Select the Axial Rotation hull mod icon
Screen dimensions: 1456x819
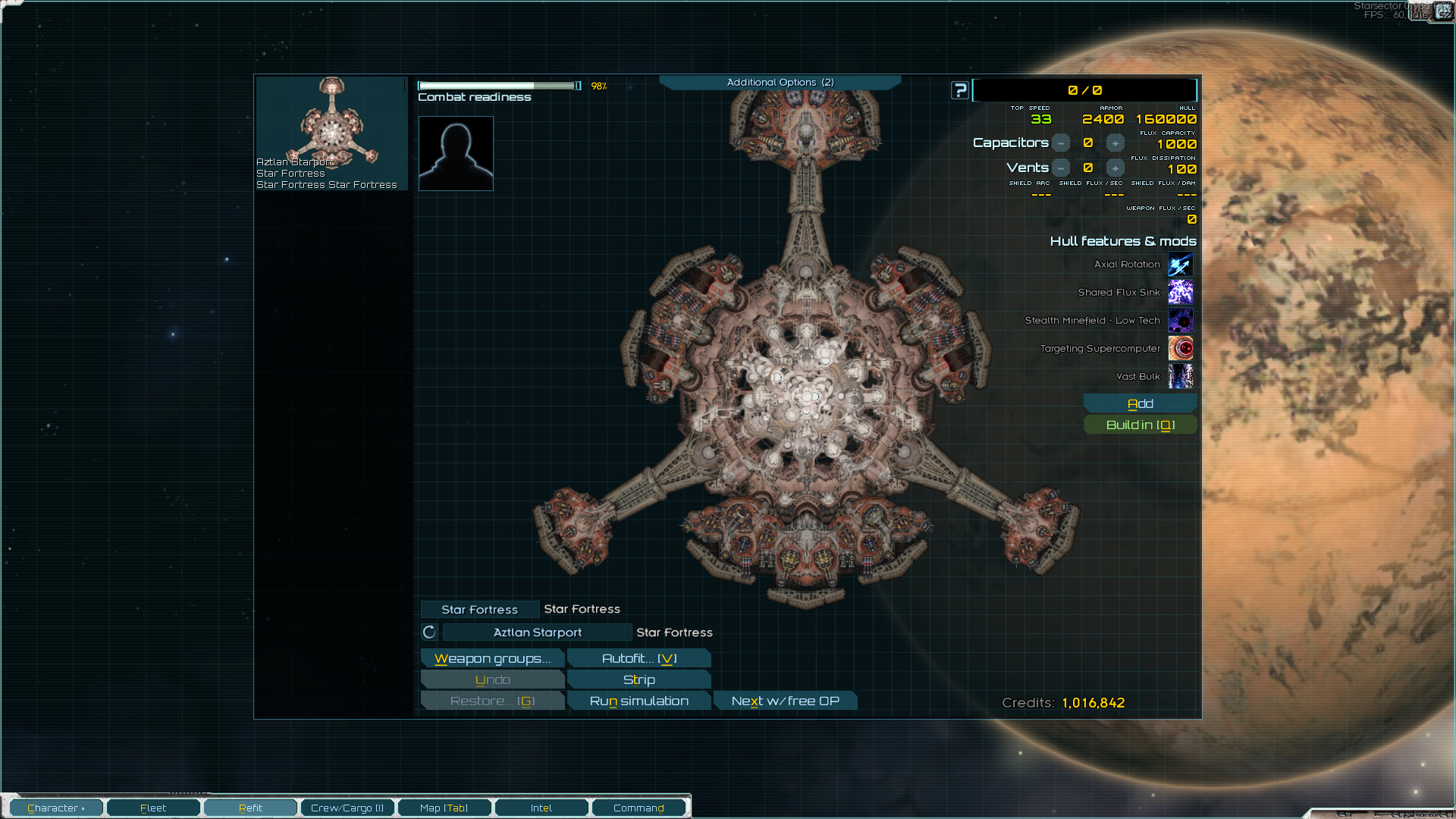(x=1180, y=265)
